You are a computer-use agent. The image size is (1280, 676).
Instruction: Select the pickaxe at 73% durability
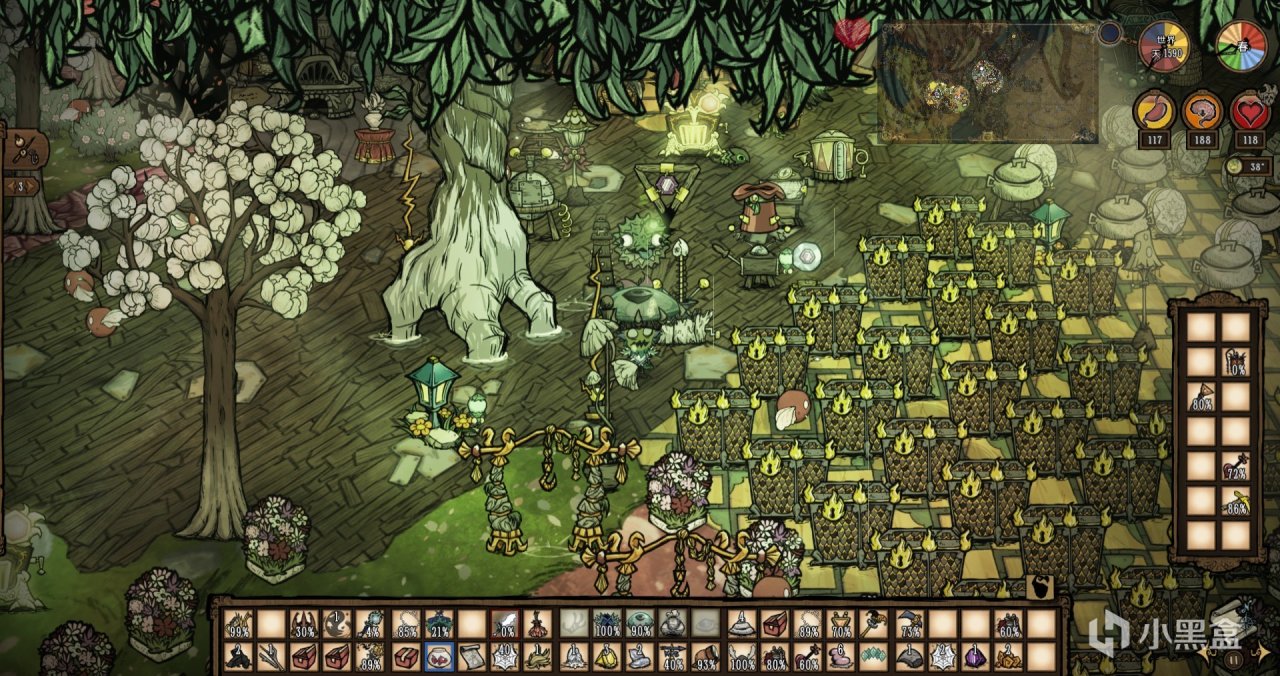pos(909,624)
